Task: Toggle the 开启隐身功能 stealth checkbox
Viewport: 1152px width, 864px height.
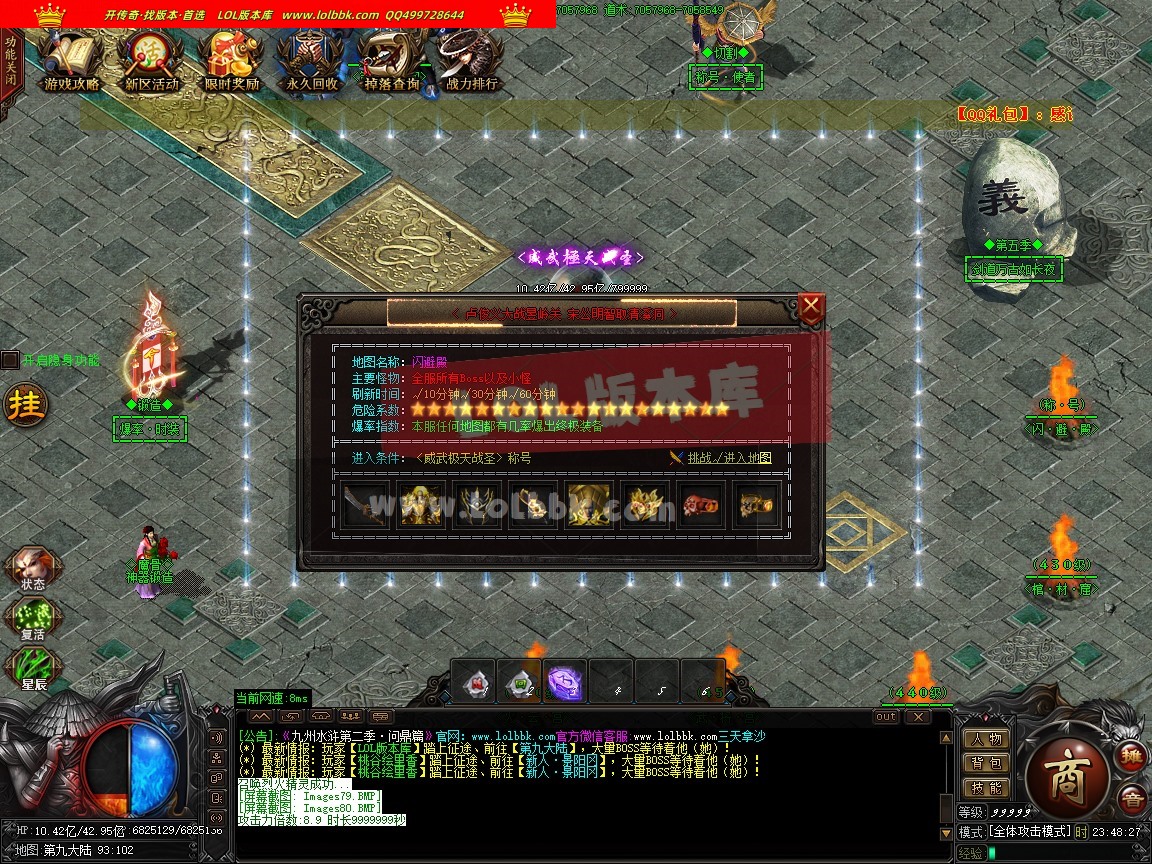Action: pos(10,360)
